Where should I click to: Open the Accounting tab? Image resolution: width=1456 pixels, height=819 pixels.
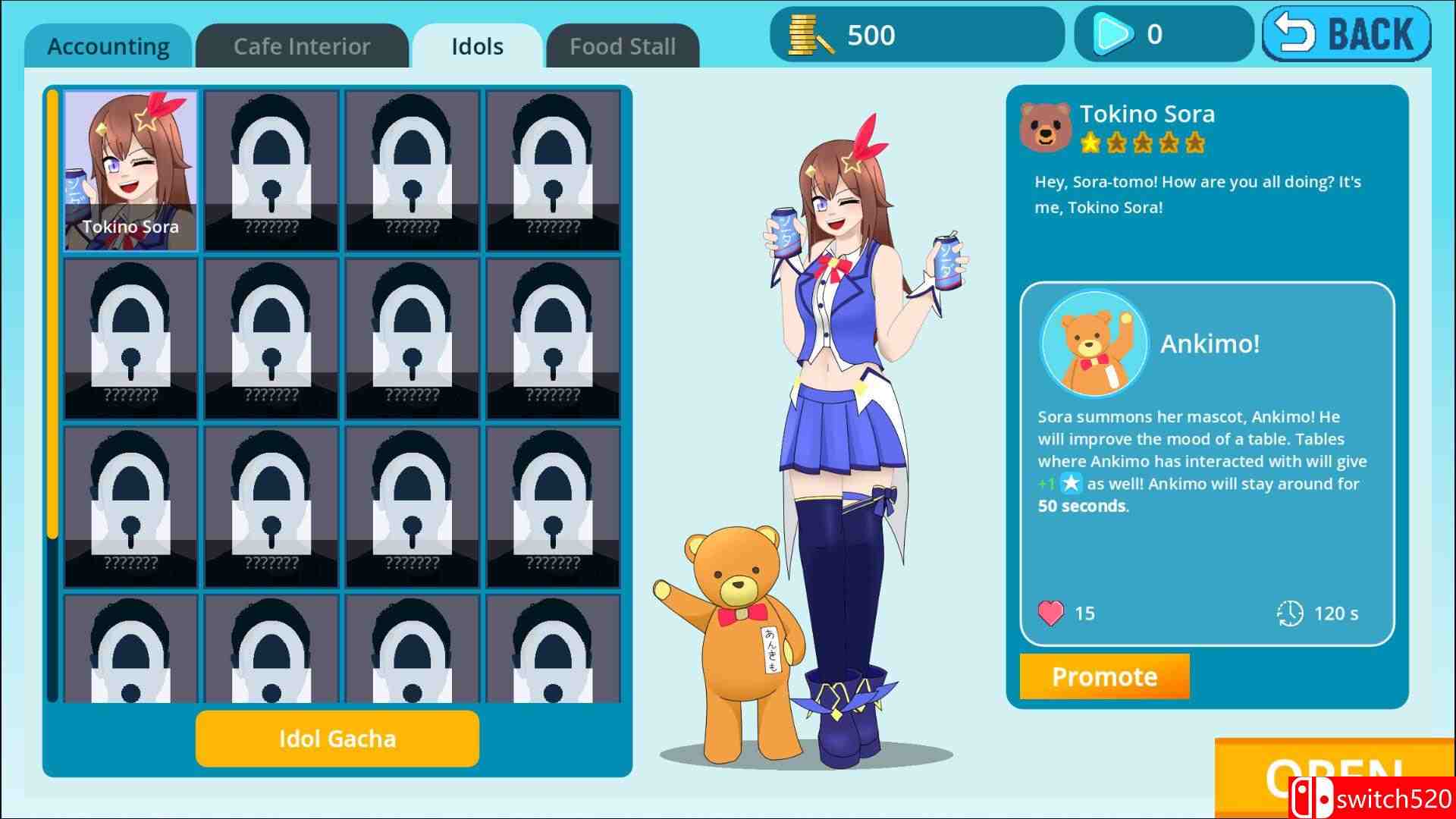pos(108,46)
